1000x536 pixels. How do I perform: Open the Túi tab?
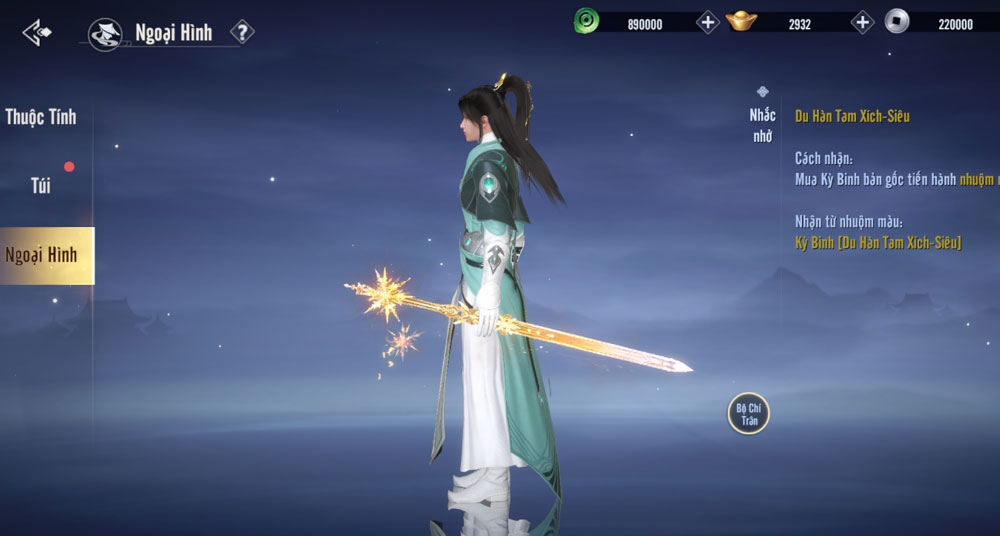(41, 186)
